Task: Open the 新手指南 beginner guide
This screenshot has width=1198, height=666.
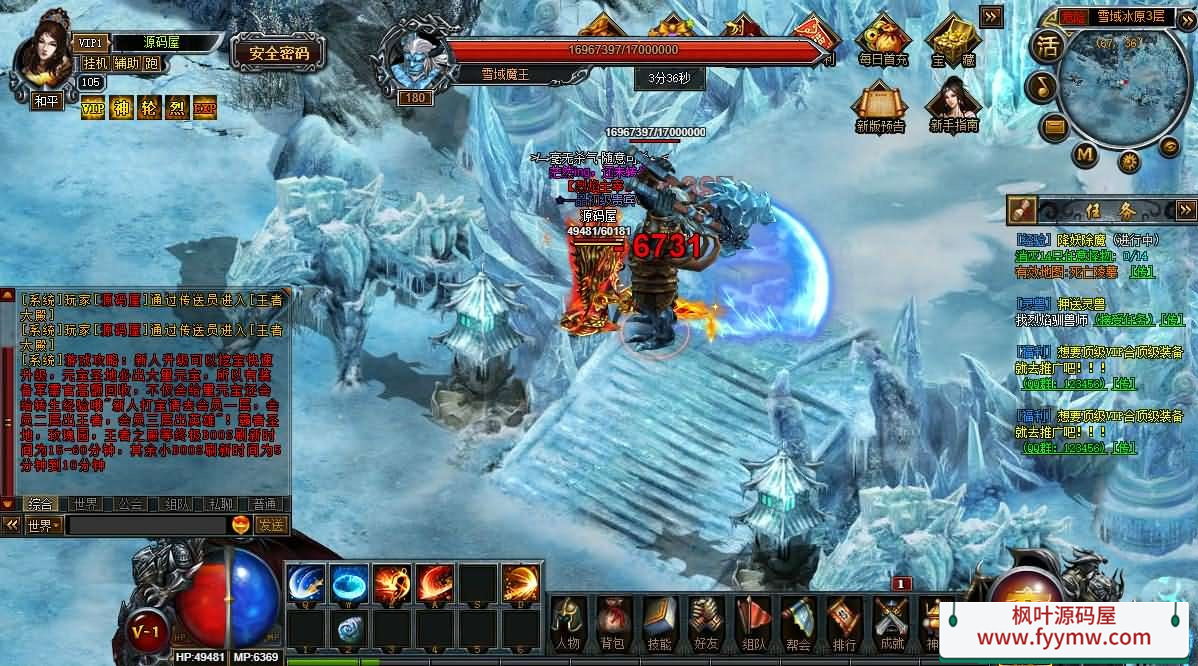Action: tap(952, 105)
